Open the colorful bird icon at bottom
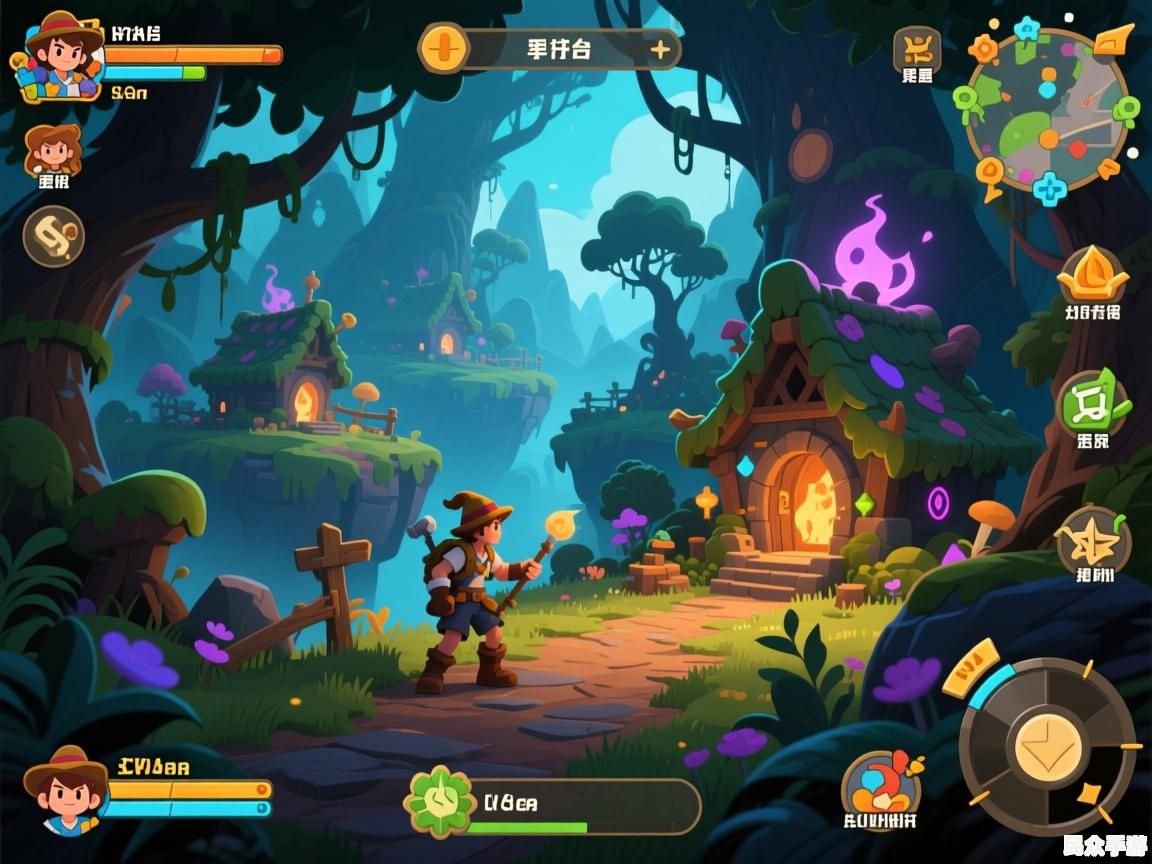 coord(881,782)
